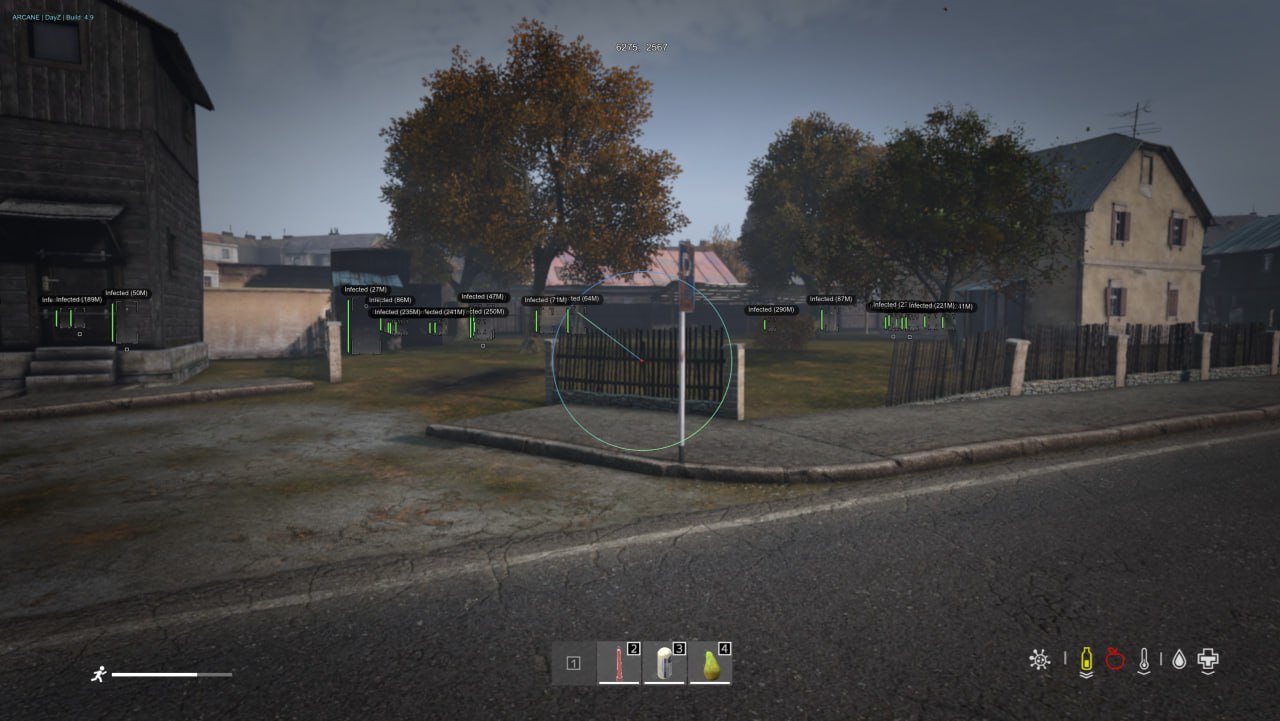1280x721 pixels.
Task: Select the road flare in hotbar slot 2
Action: coord(617,663)
